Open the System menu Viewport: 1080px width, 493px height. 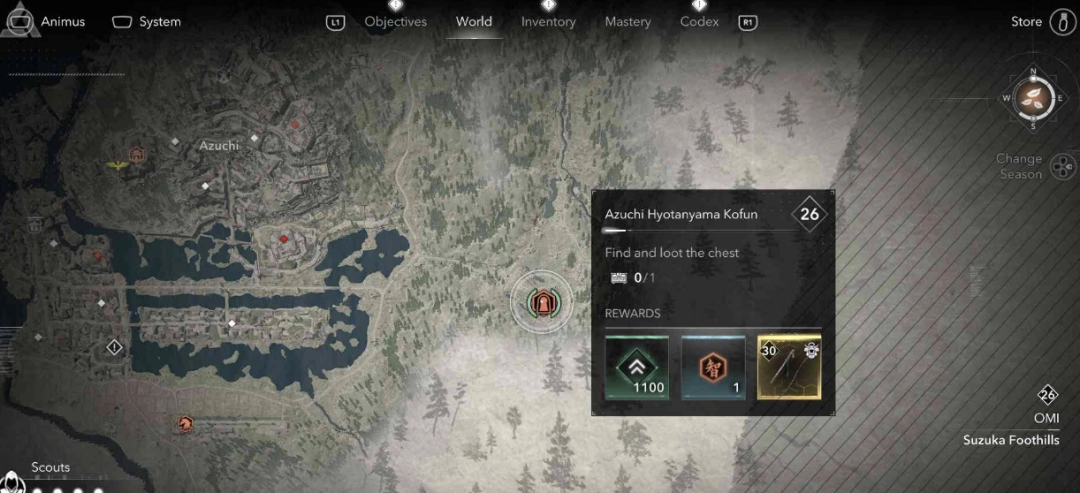tap(146, 22)
